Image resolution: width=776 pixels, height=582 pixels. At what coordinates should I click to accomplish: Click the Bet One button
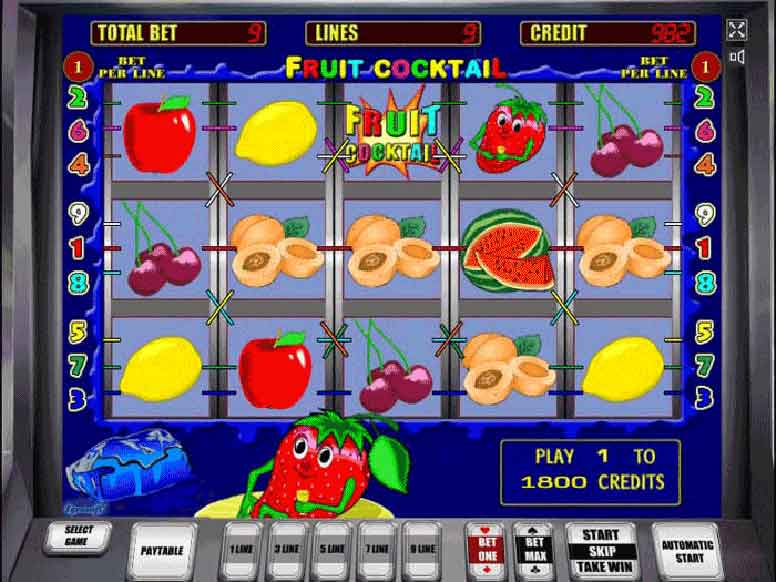[487, 549]
